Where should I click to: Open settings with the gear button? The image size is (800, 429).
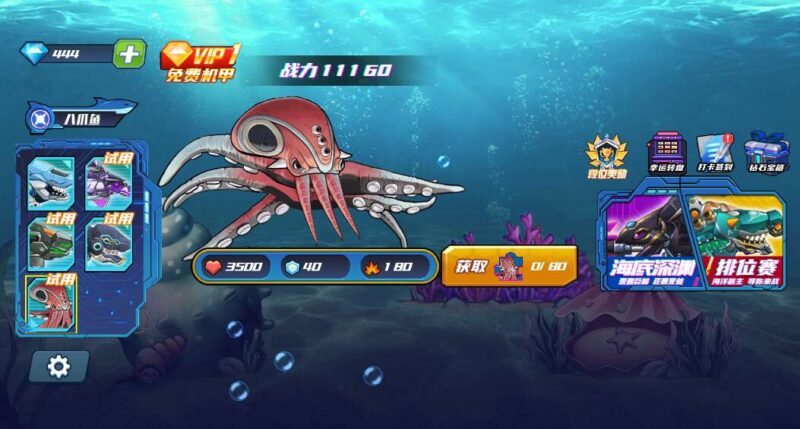(x=59, y=367)
